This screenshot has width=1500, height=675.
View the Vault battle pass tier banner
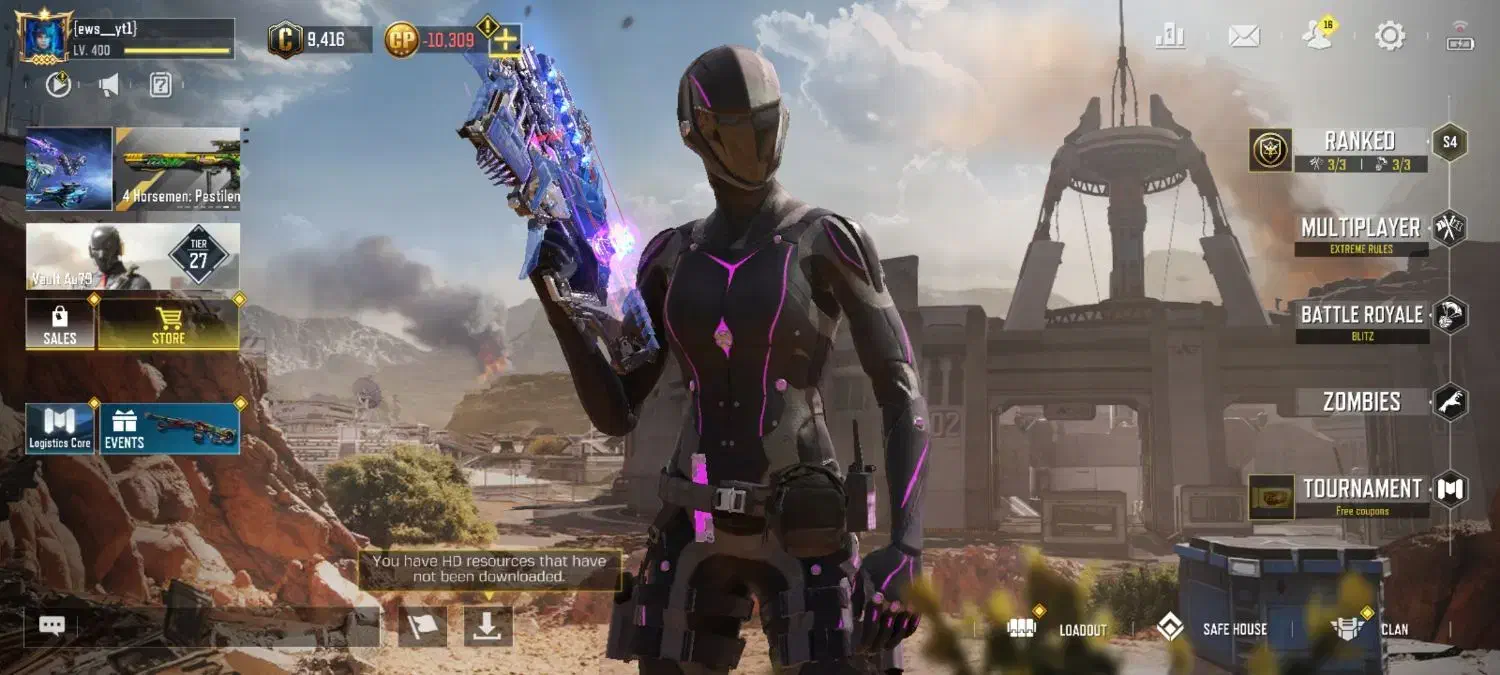tap(133, 256)
